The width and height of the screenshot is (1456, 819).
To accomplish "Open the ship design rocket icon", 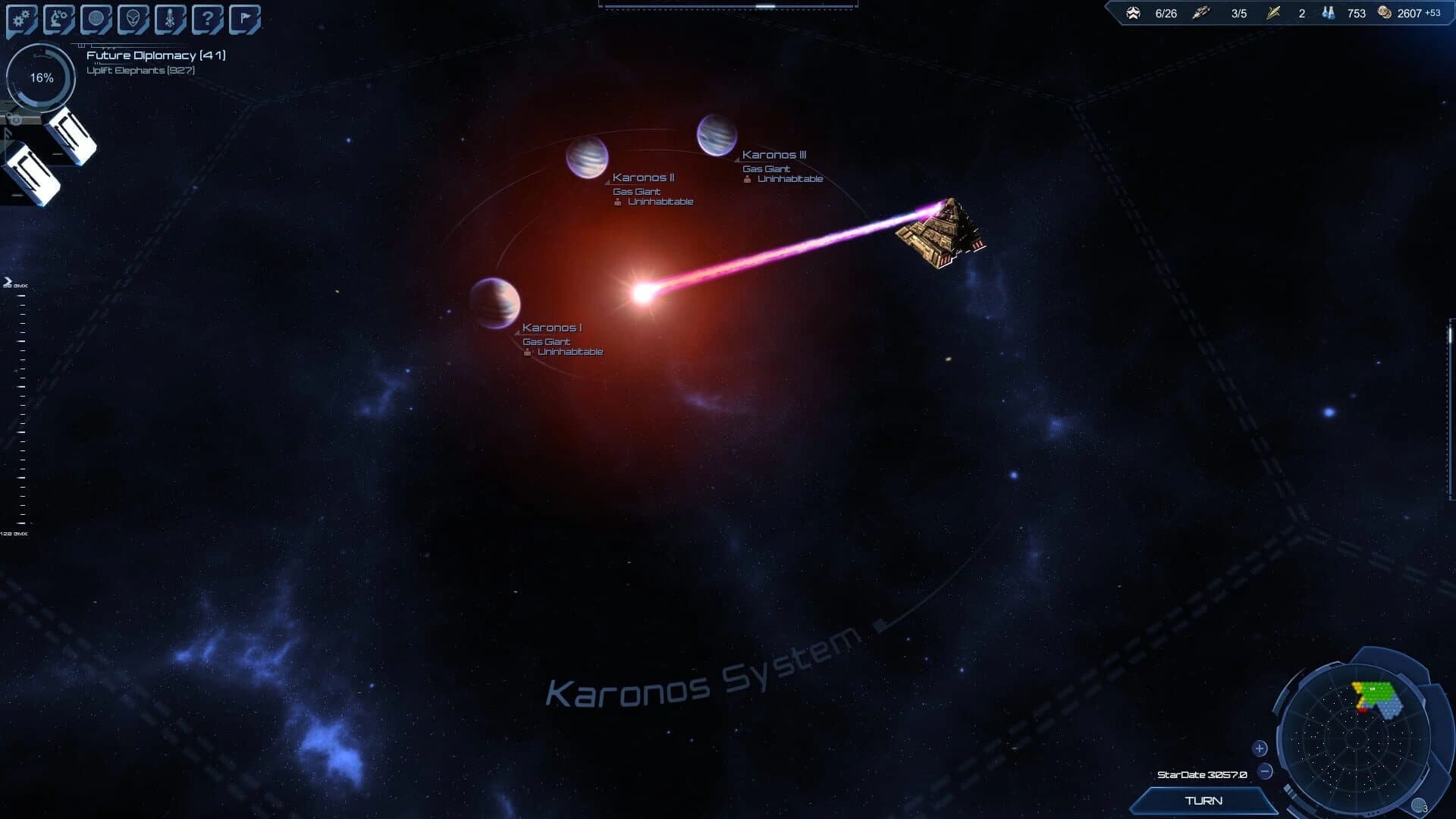I will coord(169,18).
